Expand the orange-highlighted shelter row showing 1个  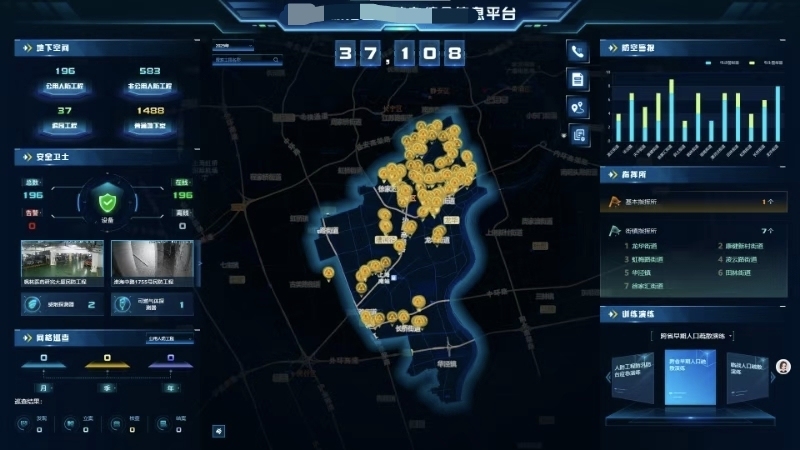point(691,202)
